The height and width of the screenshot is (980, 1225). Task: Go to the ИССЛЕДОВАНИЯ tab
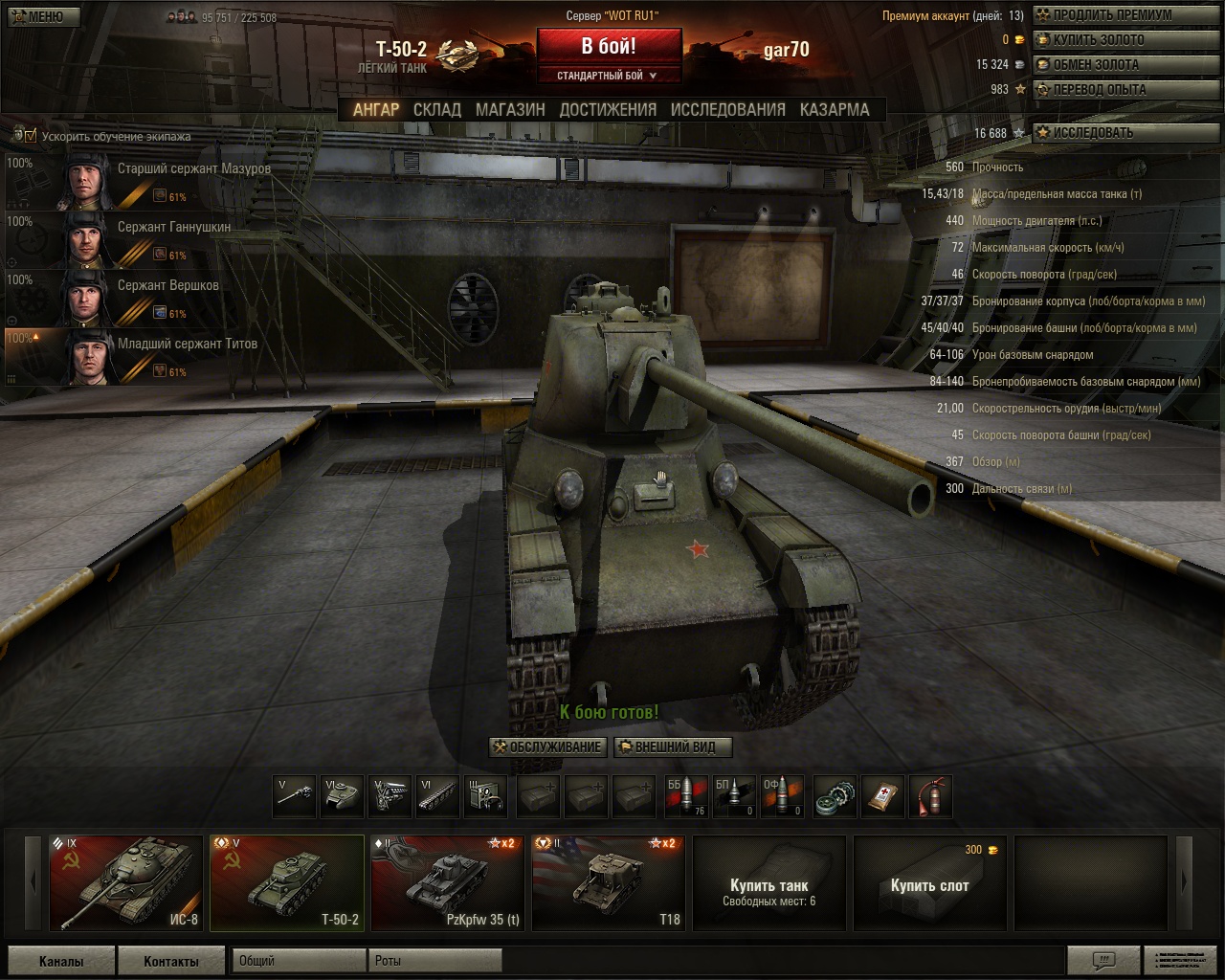[727, 110]
